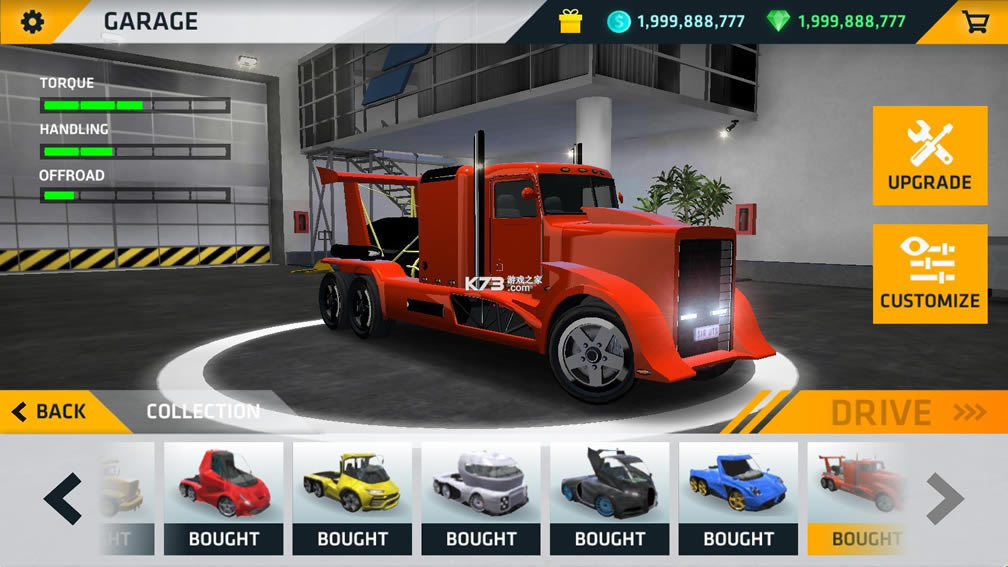Open the Customize options
The image size is (1008, 567).
pyautogui.click(x=929, y=273)
